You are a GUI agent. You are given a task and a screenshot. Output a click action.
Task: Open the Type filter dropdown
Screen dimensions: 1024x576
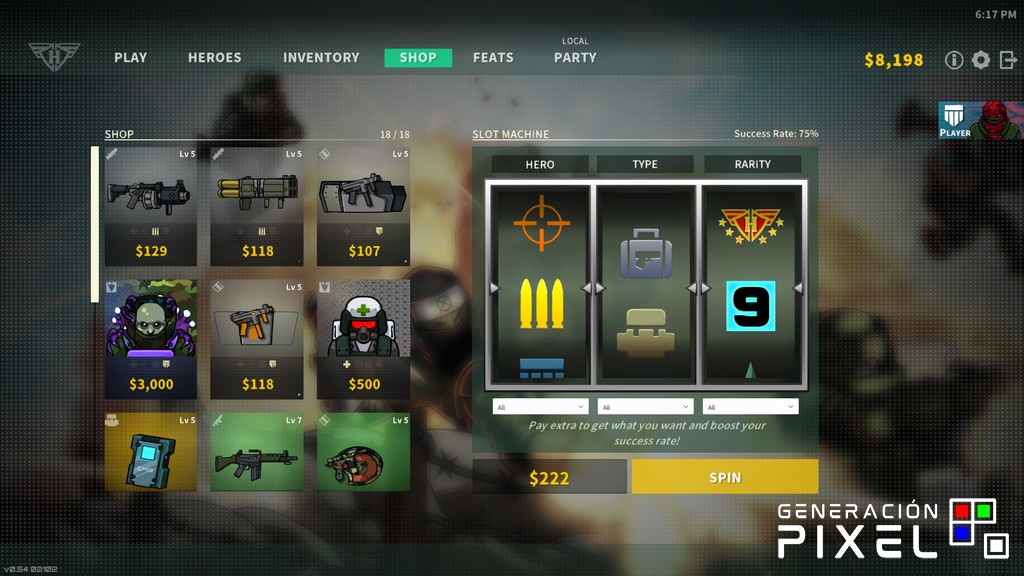click(x=645, y=407)
